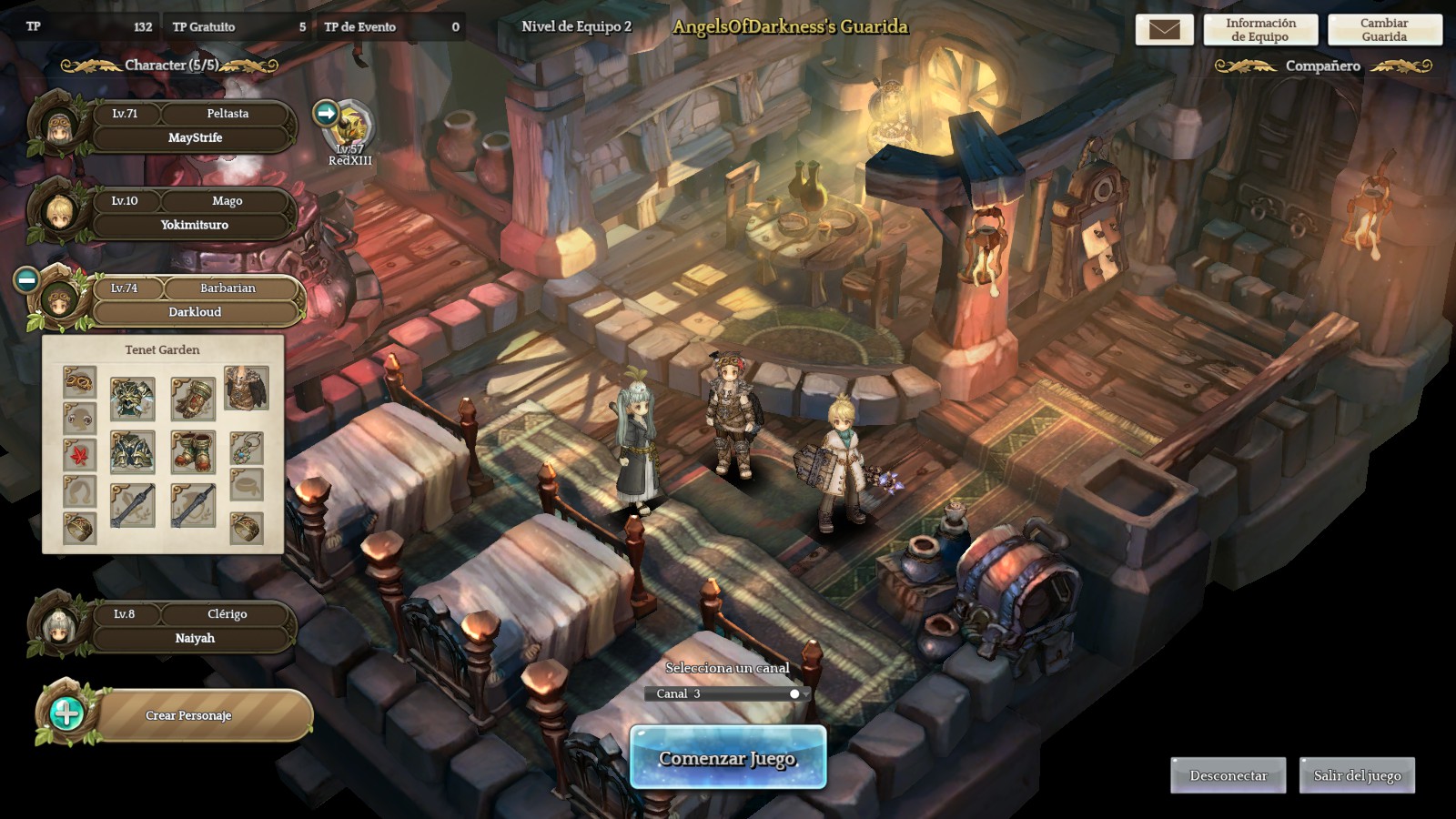Inspect the leather gloves equipment slot
Screen dimensions: 1456x819
(x=193, y=398)
